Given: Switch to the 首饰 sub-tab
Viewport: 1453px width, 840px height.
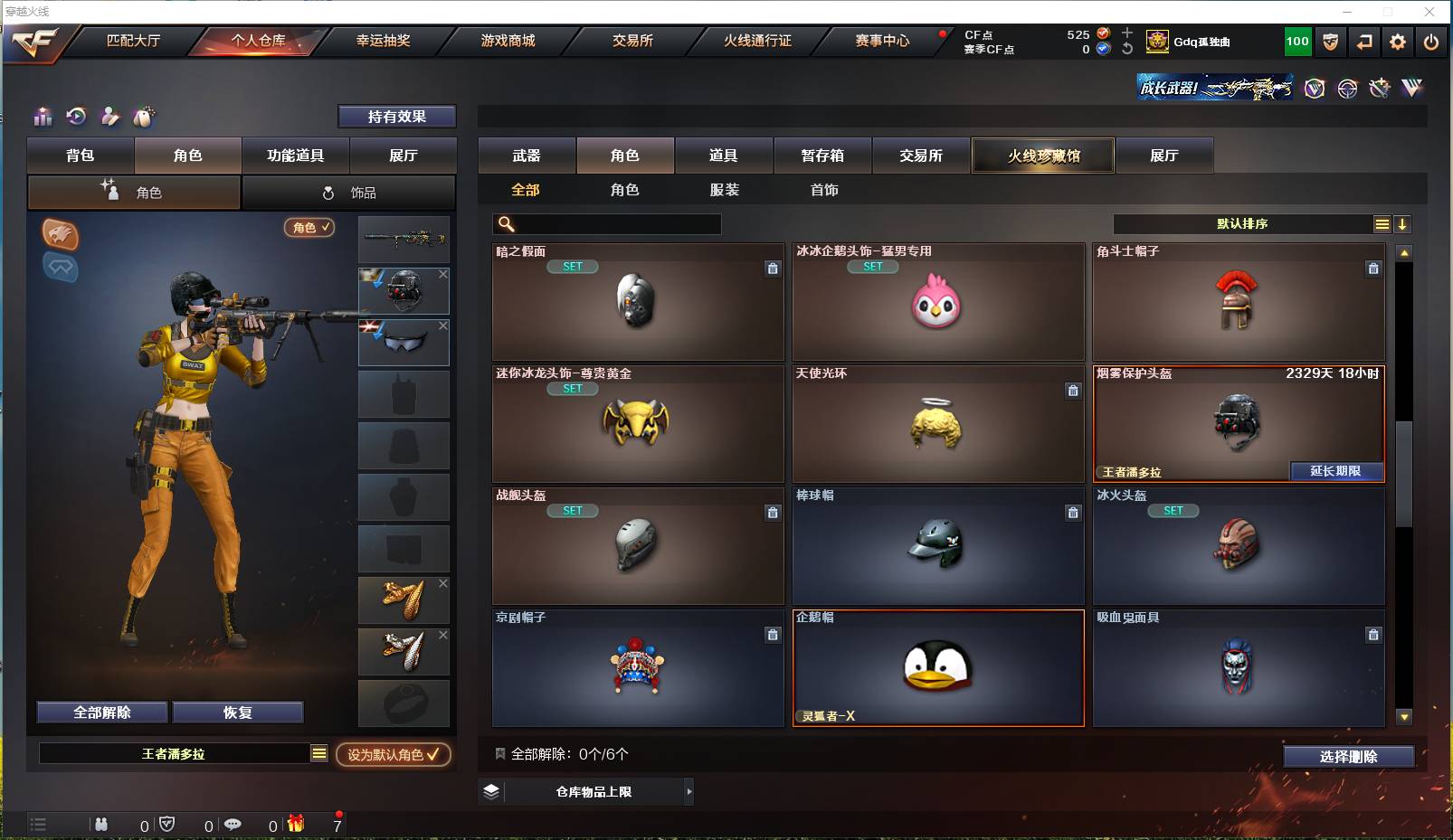Looking at the screenshot, I should pos(823,190).
